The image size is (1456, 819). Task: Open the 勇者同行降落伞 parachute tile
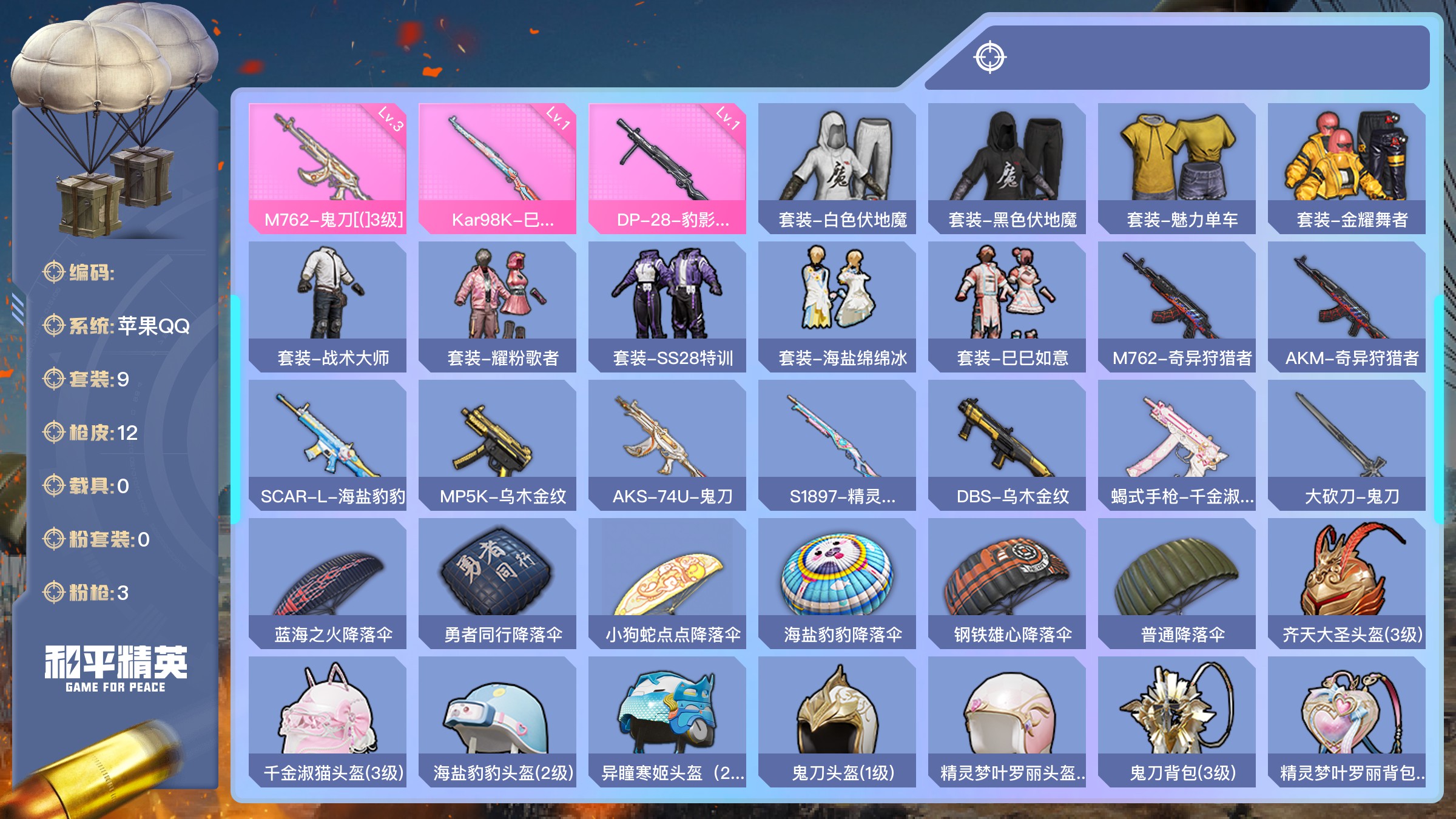pyautogui.click(x=497, y=583)
